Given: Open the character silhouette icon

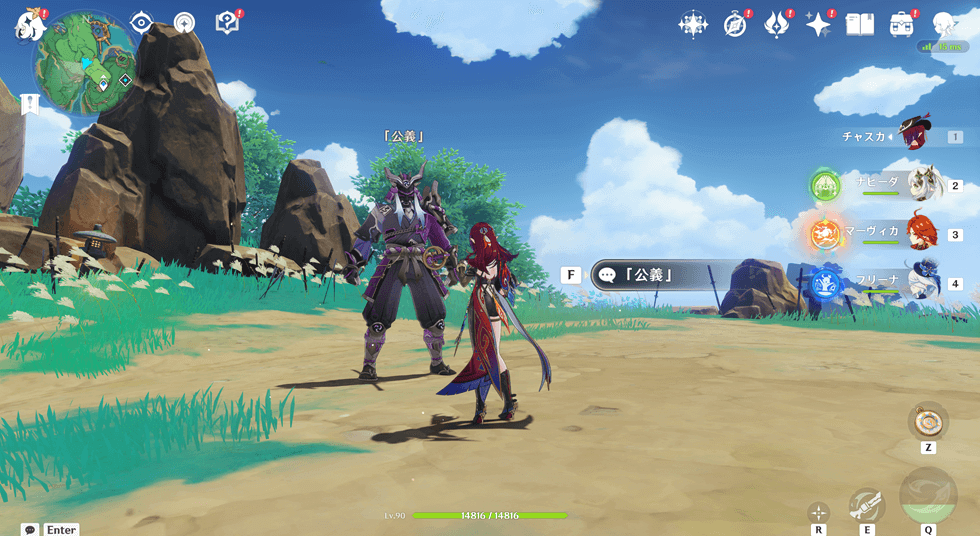Looking at the screenshot, I should pos(944,25).
